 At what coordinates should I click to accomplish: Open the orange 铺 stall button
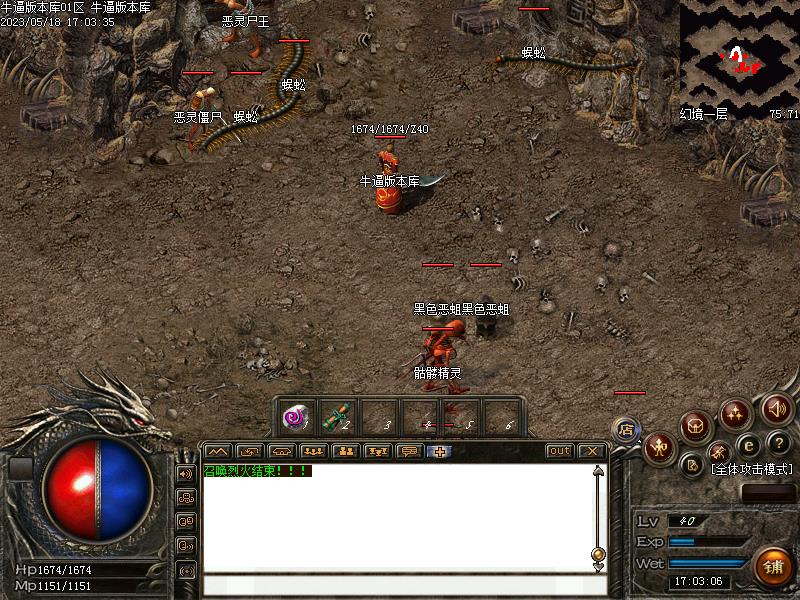pyautogui.click(x=772, y=566)
